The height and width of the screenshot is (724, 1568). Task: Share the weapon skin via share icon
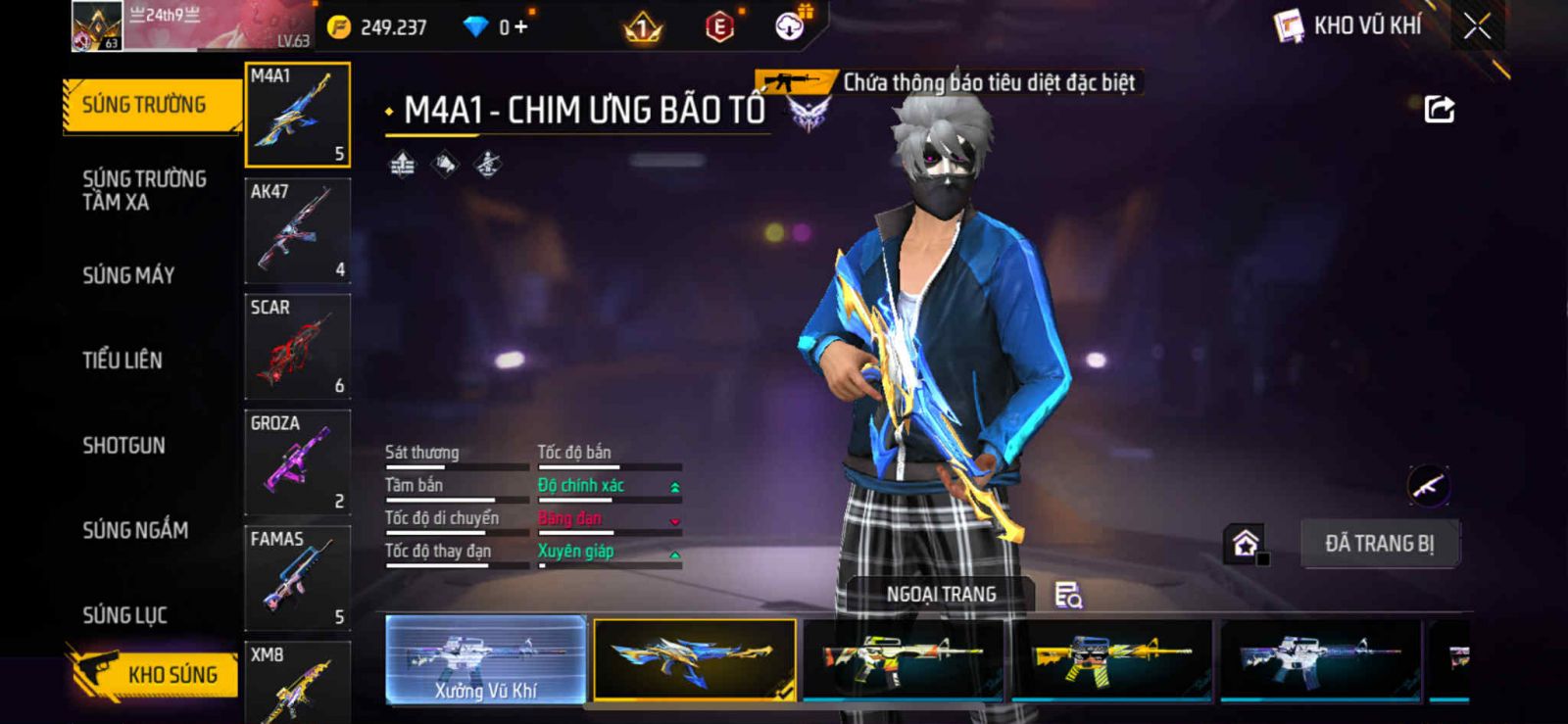pyautogui.click(x=1439, y=109)
